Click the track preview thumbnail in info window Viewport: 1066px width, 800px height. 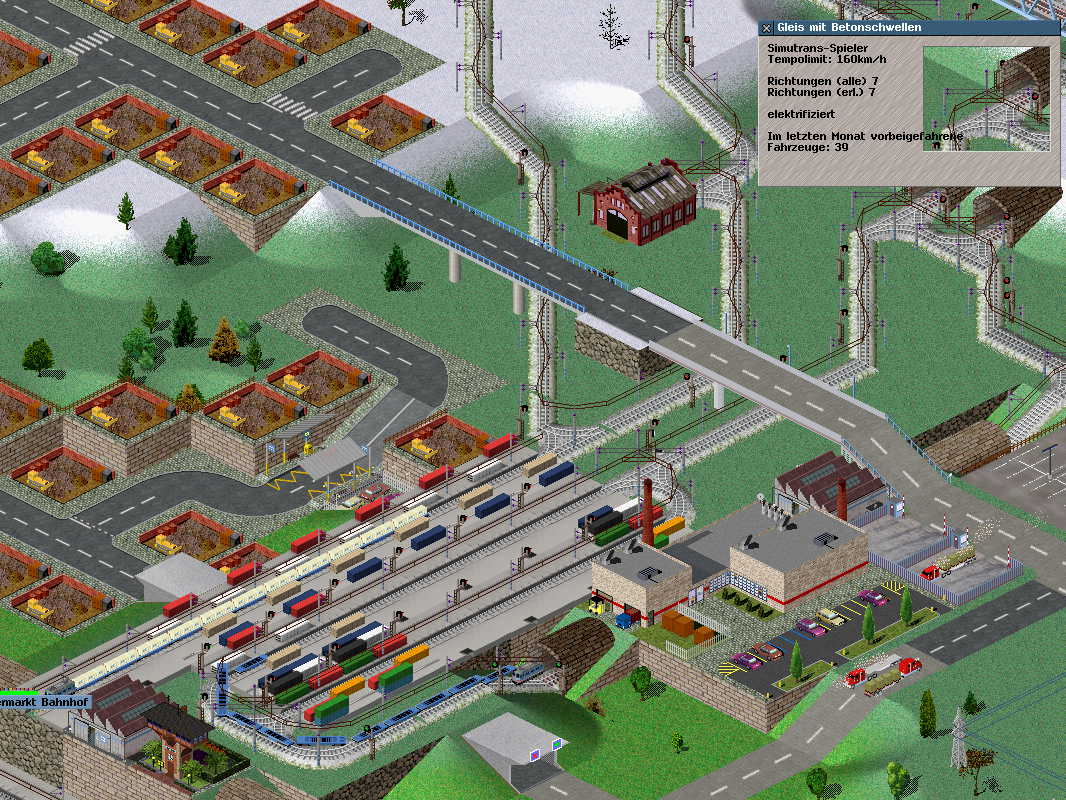[x=986, y=98]
